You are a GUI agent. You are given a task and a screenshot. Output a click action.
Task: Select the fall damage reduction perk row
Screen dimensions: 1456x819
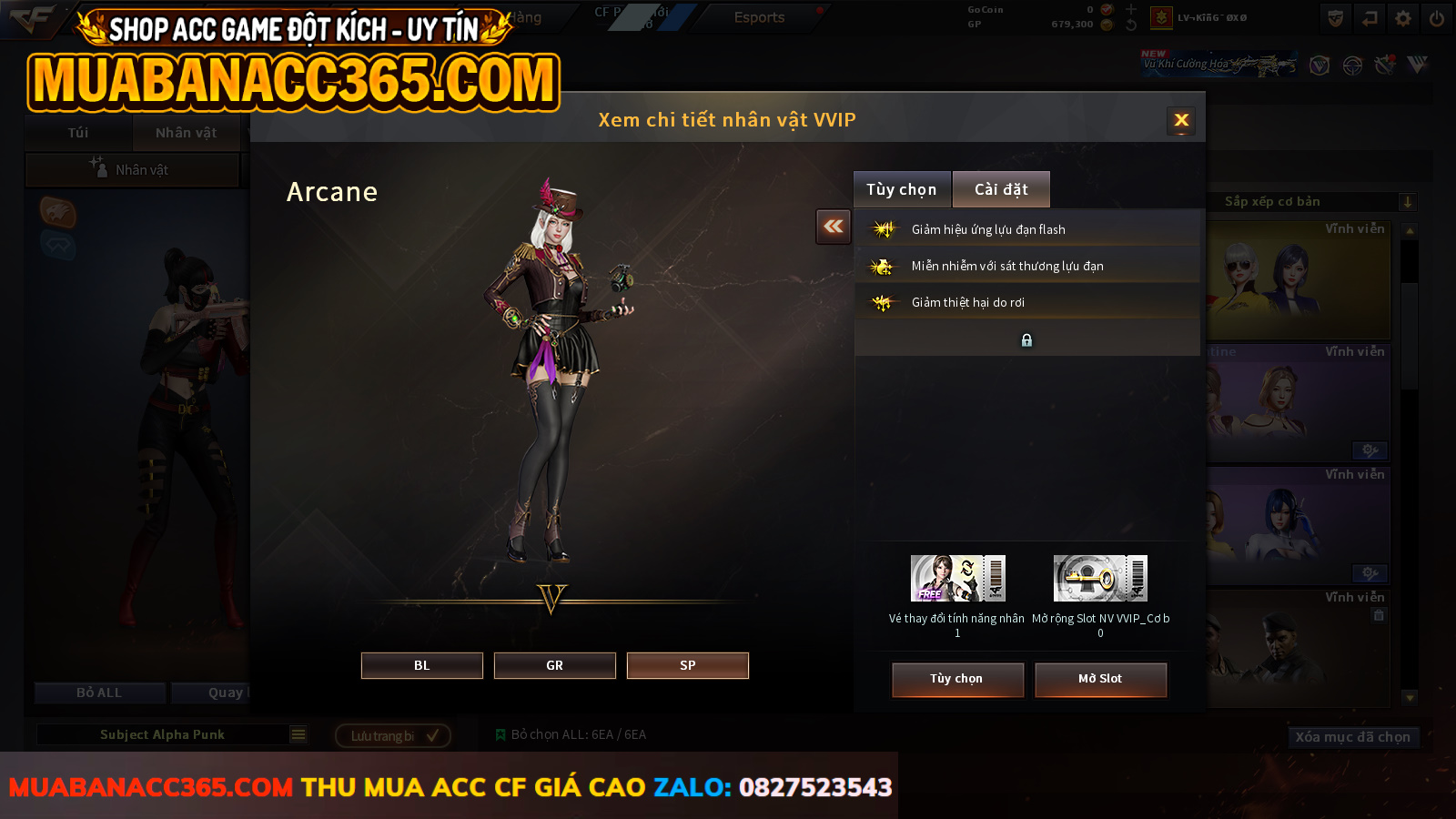pyautogui.click(x=1026, y=302)
